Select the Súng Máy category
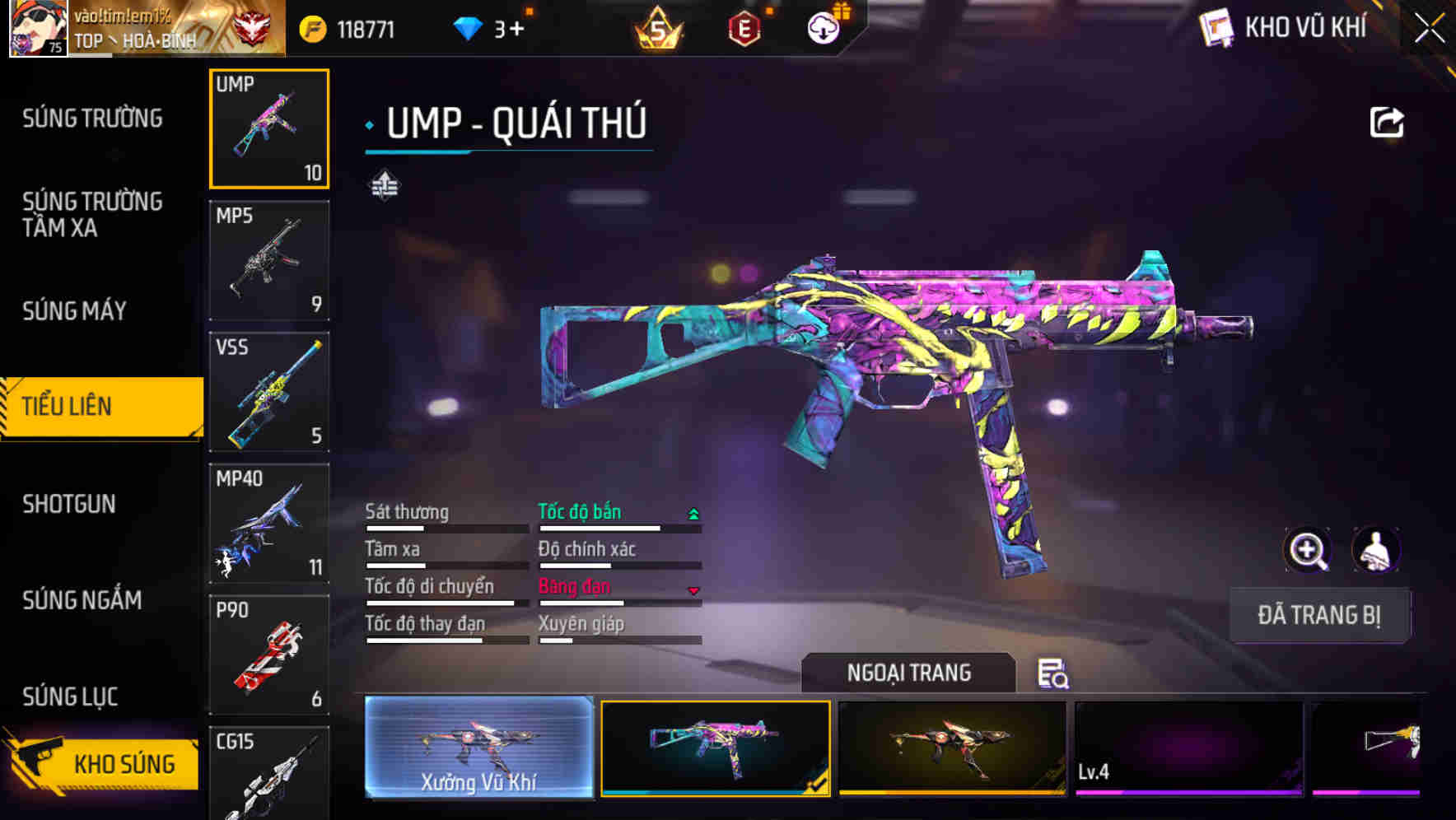The image size is (1456, 820). [x=75, y=310]
